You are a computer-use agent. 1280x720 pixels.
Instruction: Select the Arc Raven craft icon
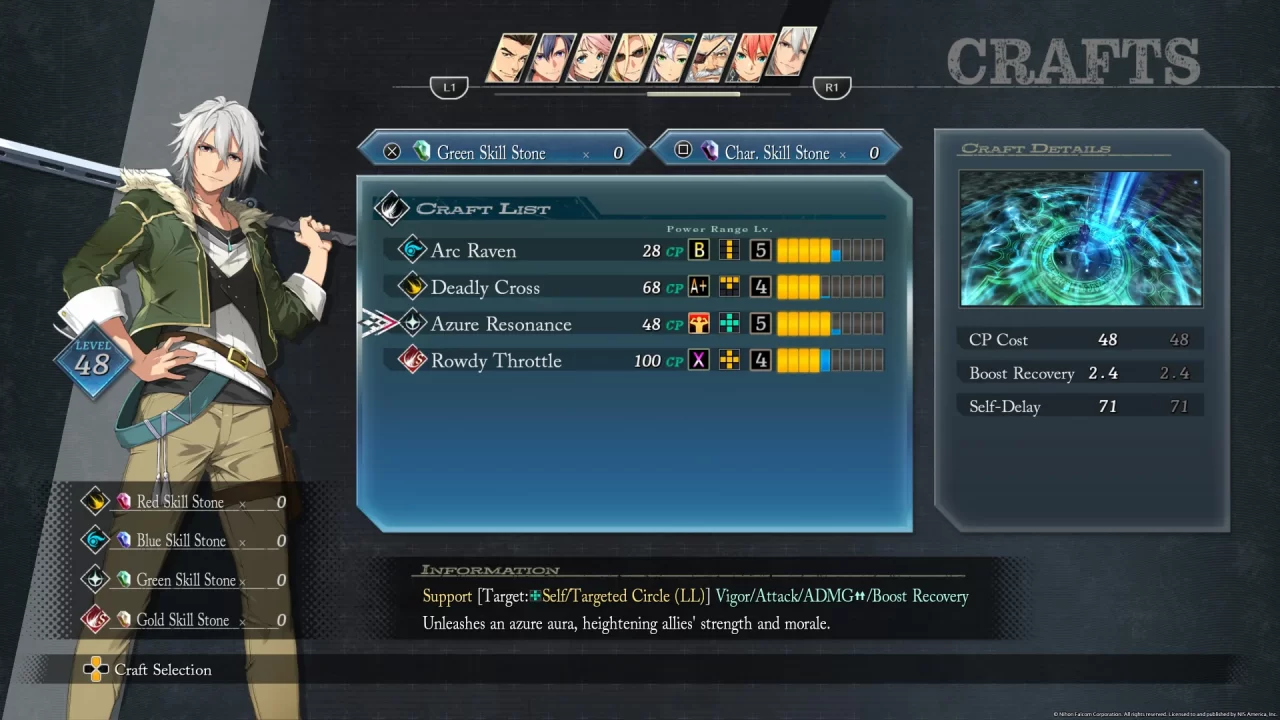point(412,250)
